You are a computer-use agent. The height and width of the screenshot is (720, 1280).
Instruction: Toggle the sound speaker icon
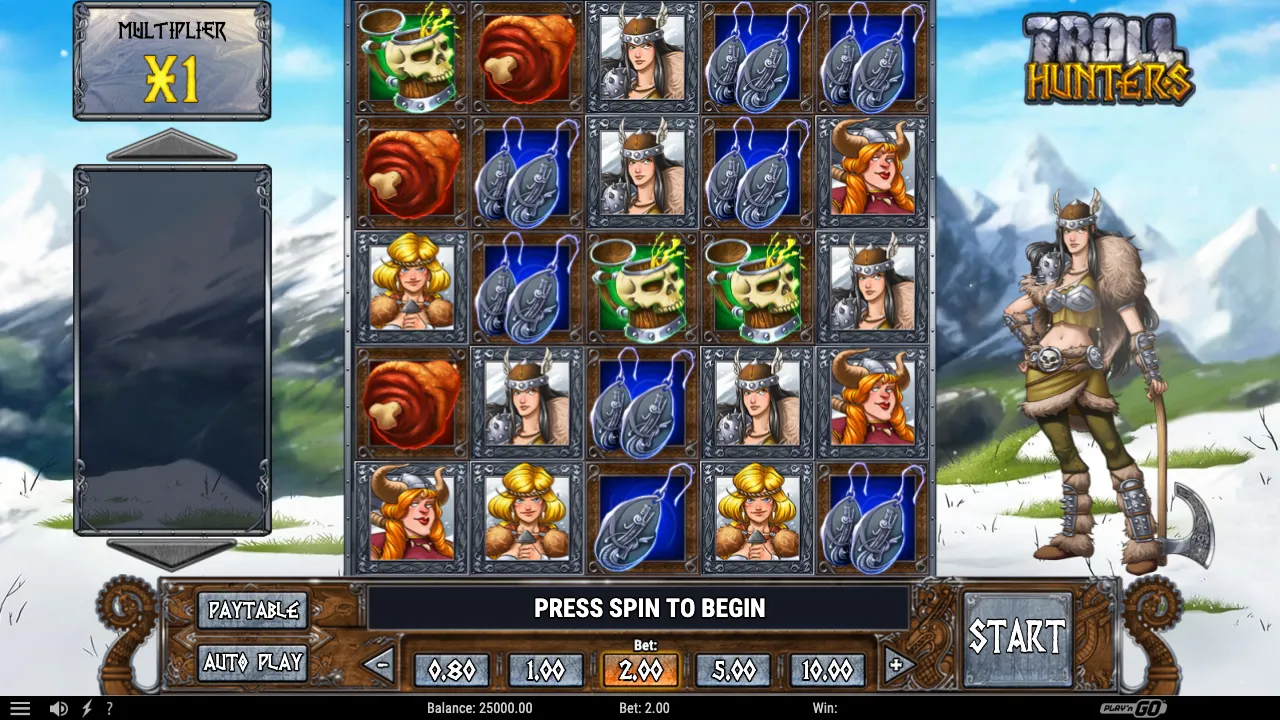(x=59, y=708)
